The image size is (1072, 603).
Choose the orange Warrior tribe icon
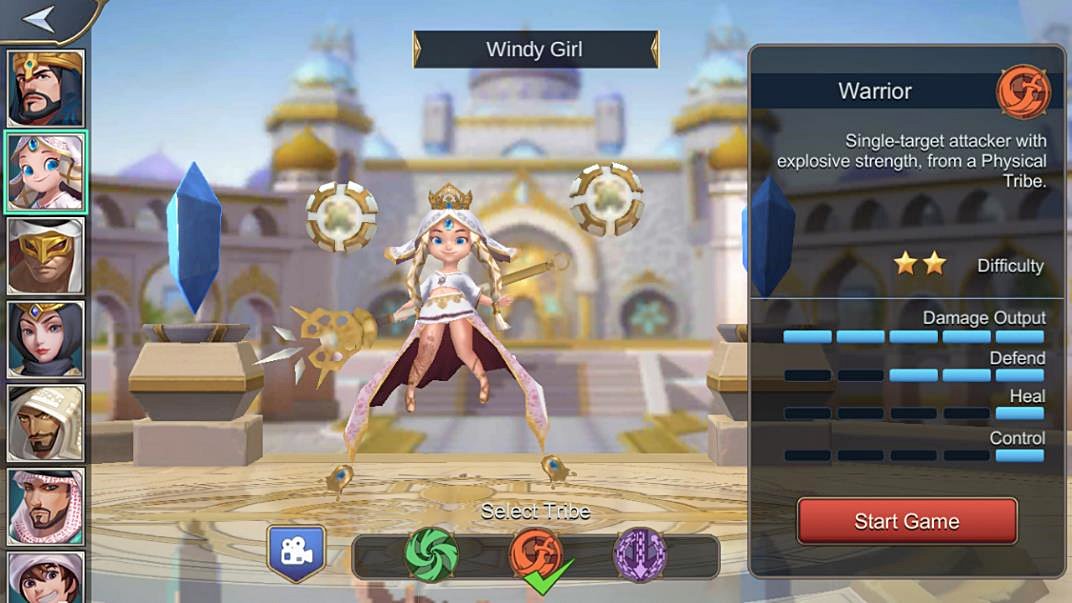click(x=536, y=554)
